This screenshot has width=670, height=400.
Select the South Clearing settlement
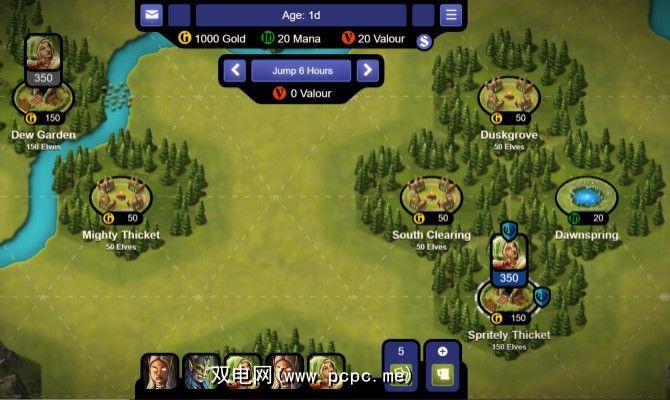pyautogui.click(x=431, y=197)
